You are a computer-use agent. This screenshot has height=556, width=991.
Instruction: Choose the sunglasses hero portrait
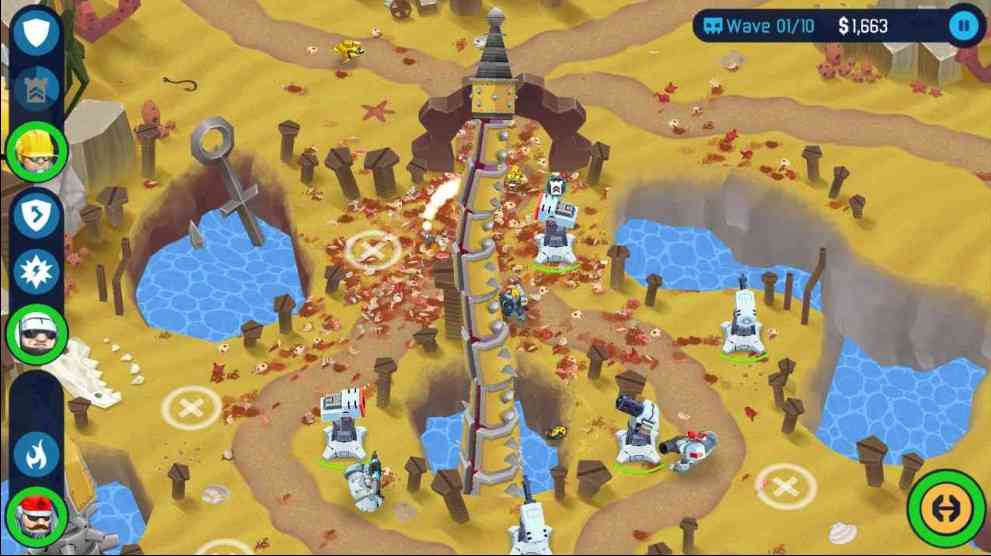click(37, 334)
